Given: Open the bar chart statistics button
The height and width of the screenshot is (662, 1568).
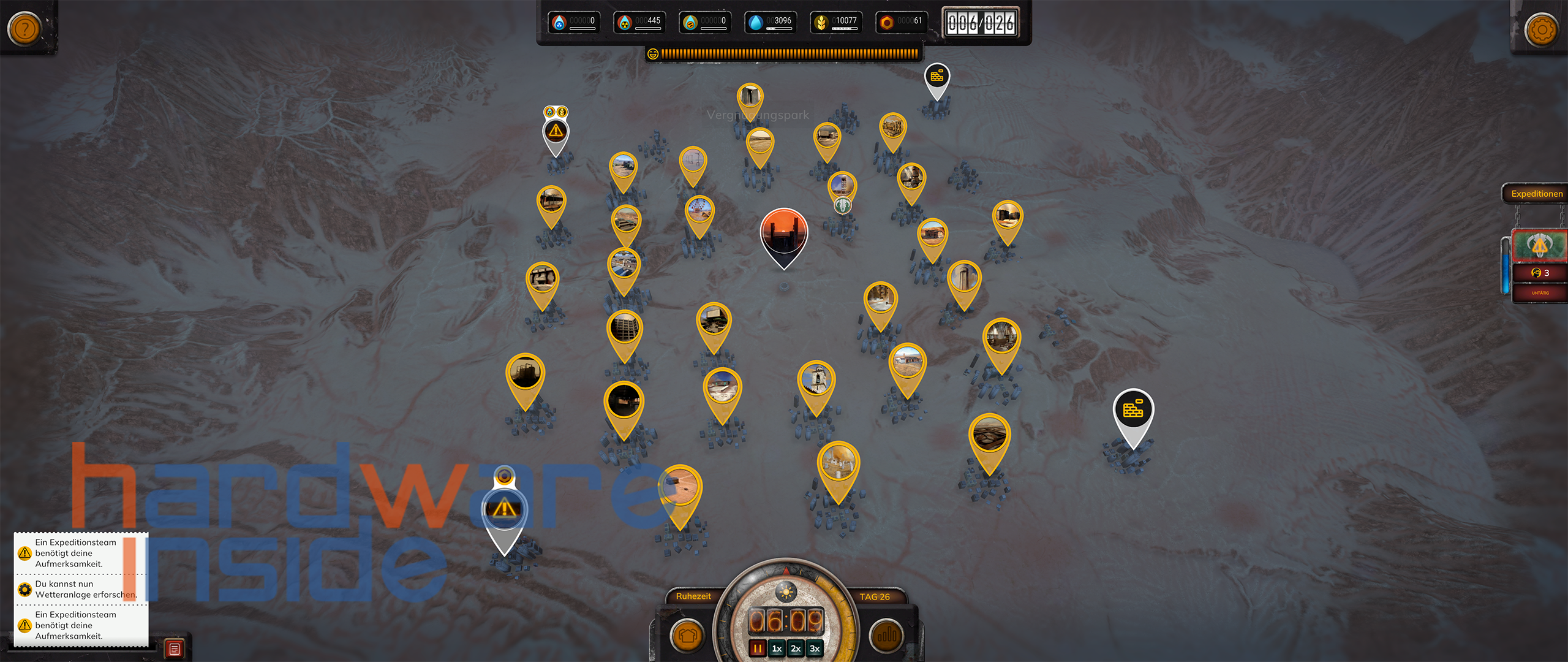Looking at the screenshot, I should pos(886,636).
